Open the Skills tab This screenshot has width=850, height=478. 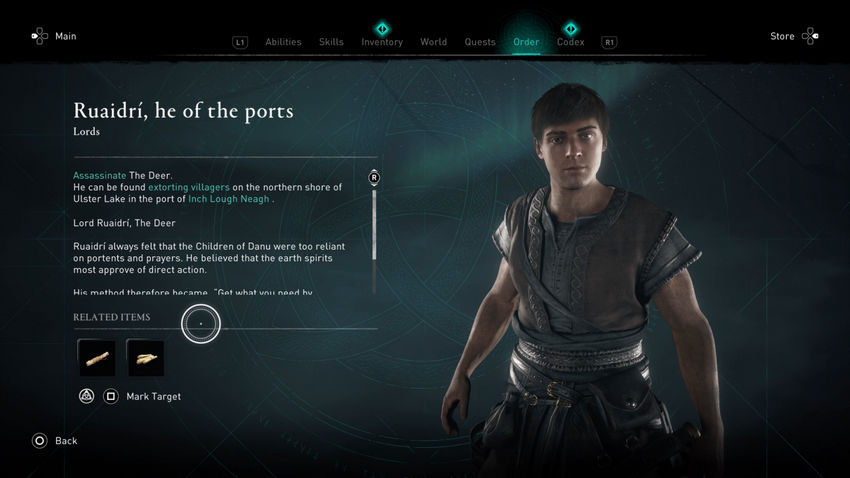tap(331, 42)
